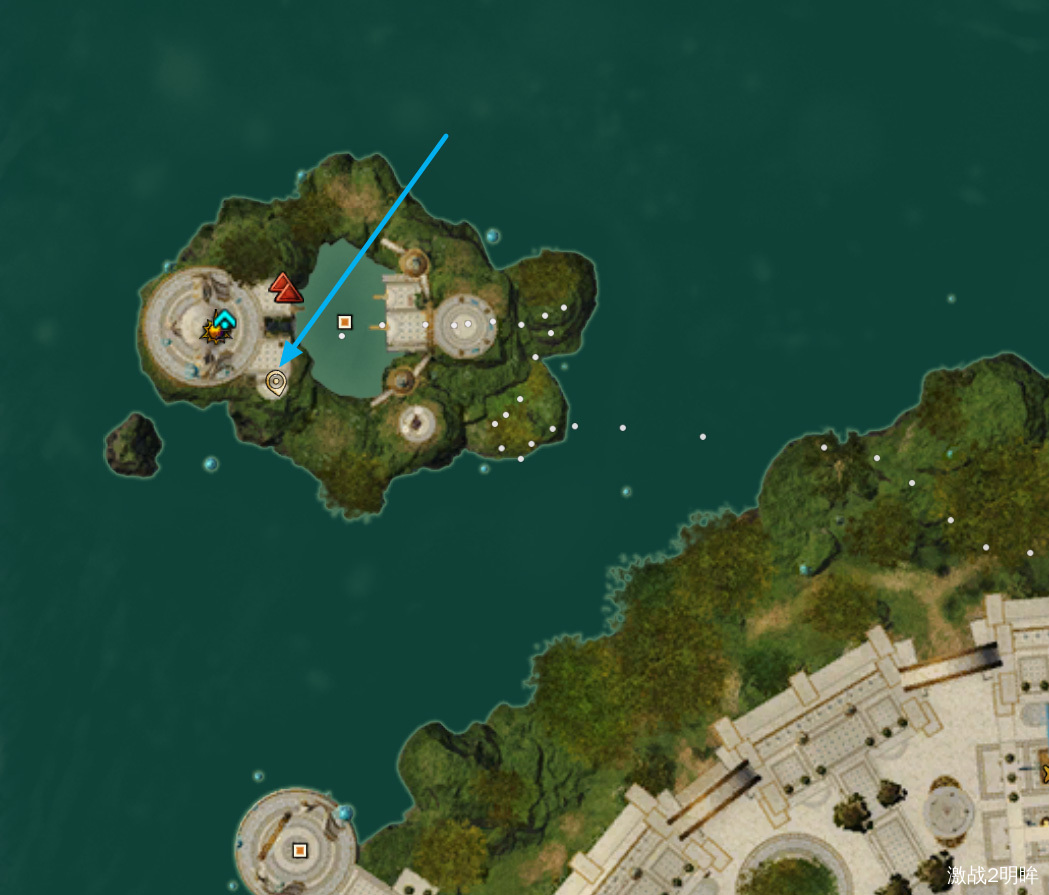Select the location pin marker below the arrow tip
Image resolution: width=1049 pixels, height=895 pixels.
tap(276, 382)
